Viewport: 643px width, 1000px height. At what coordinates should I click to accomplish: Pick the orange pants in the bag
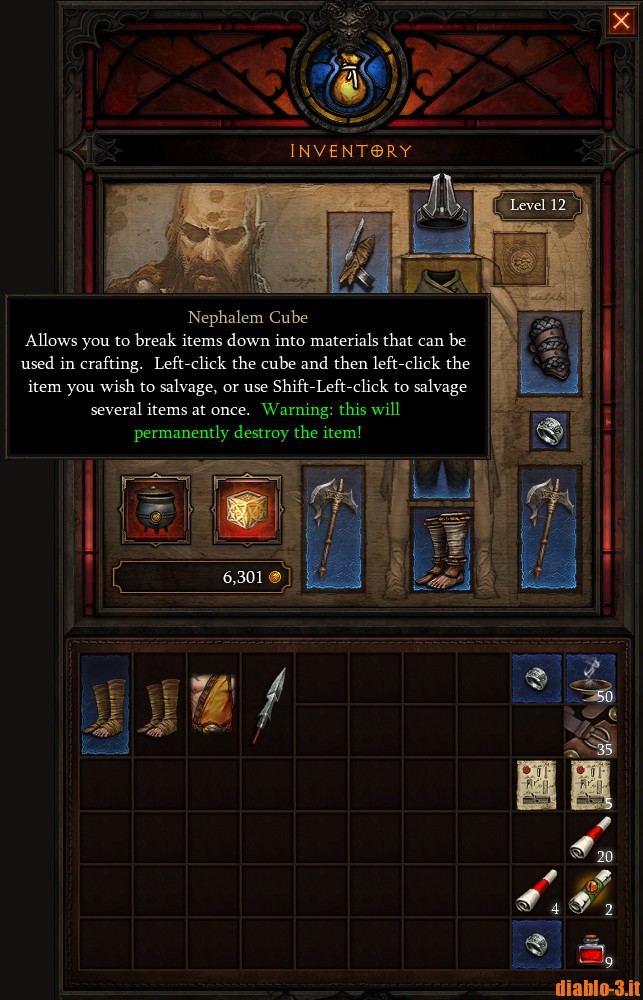(214, 703)
